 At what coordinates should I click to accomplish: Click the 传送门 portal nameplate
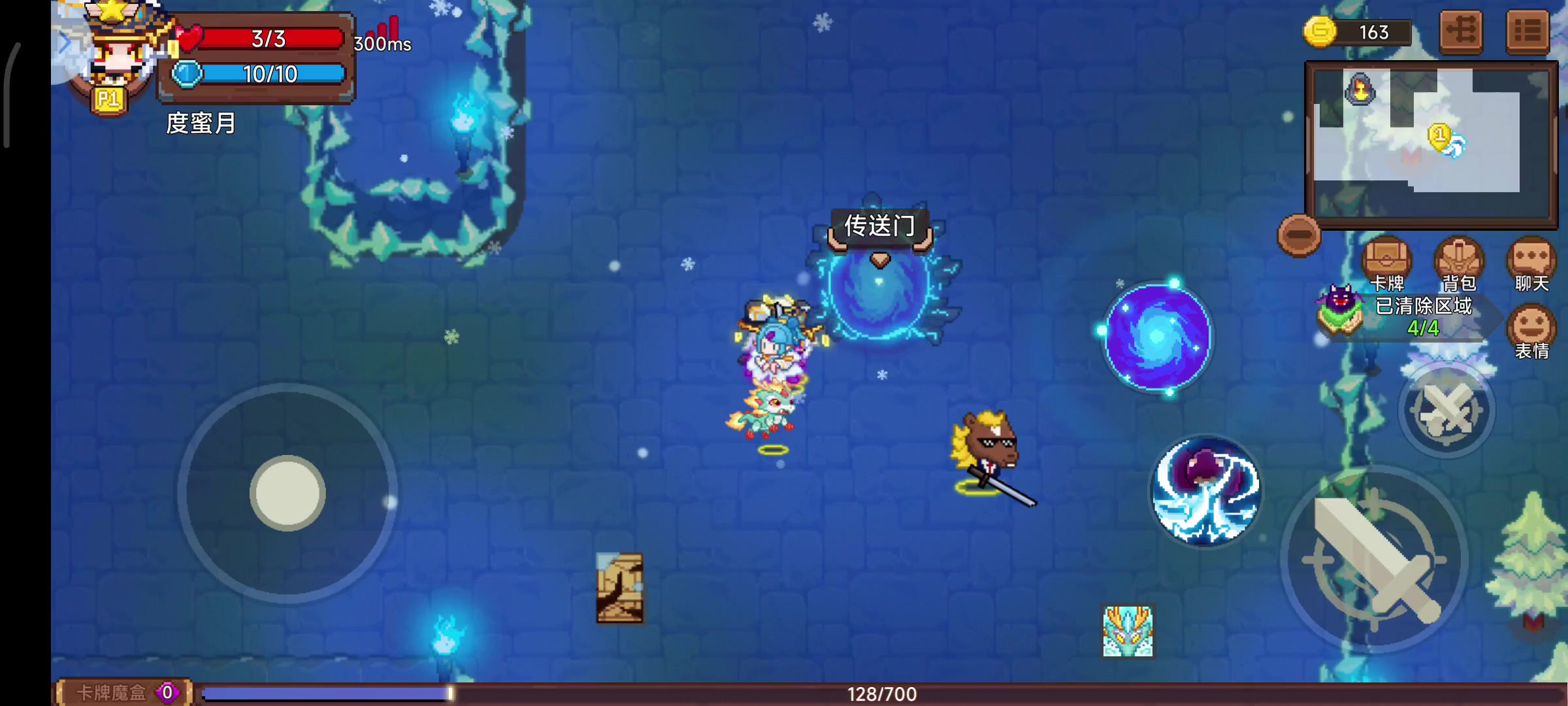[x=881, y=226]
